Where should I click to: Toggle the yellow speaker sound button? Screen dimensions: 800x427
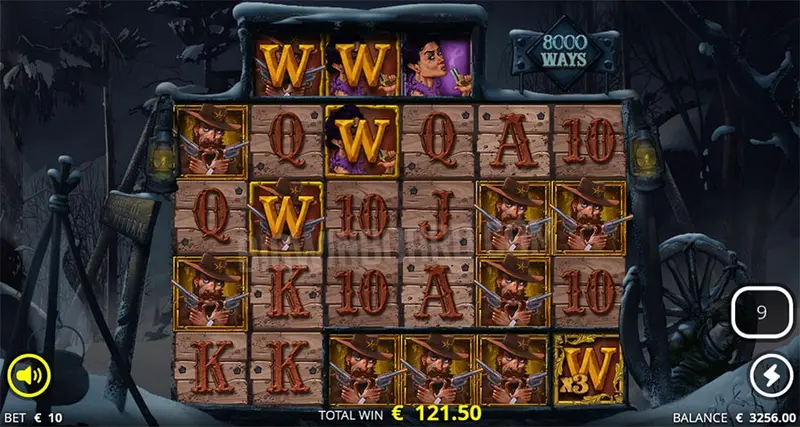tap(27, 377)
